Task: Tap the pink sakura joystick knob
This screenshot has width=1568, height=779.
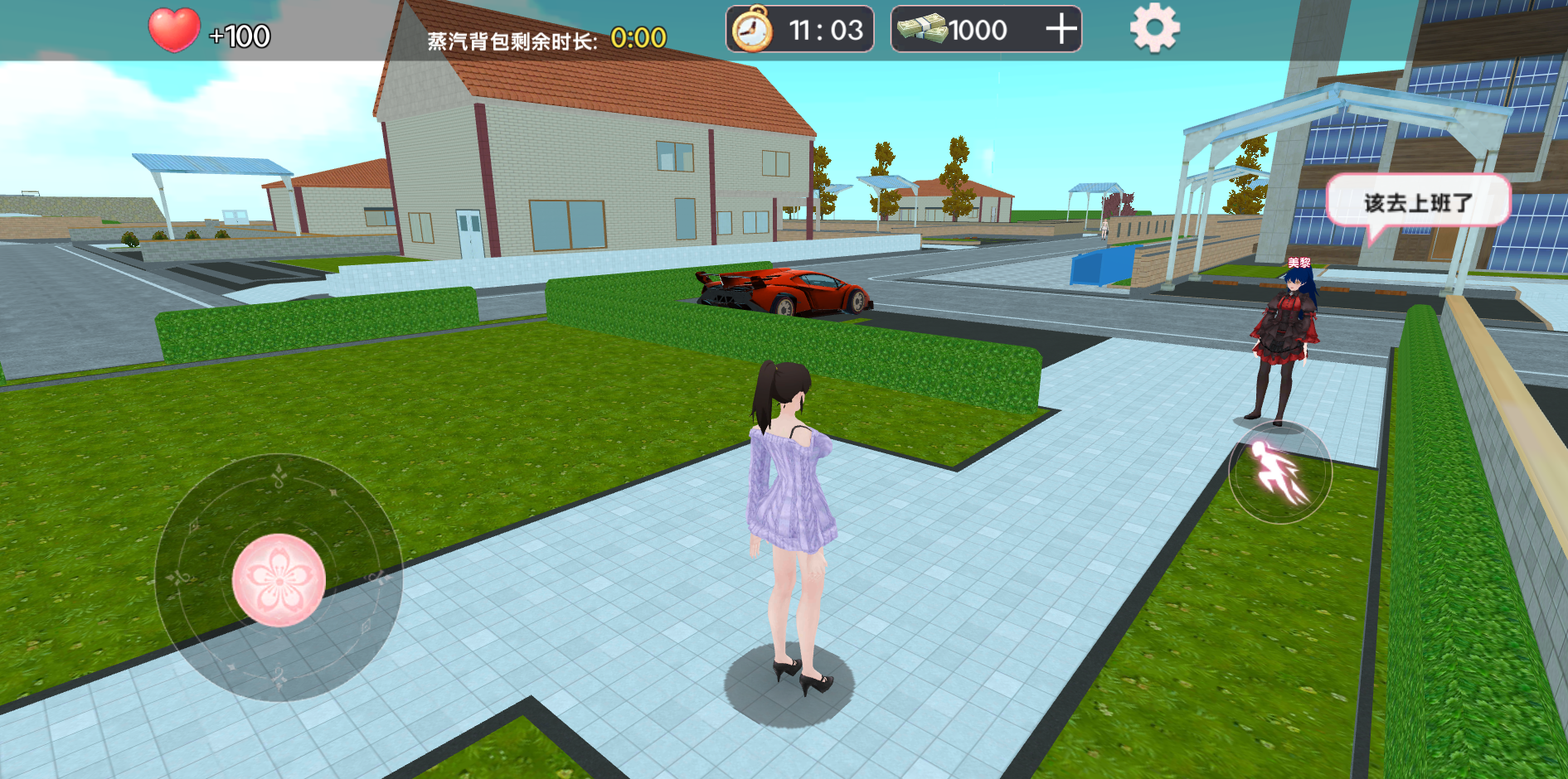Action: [x=279, y=580]
